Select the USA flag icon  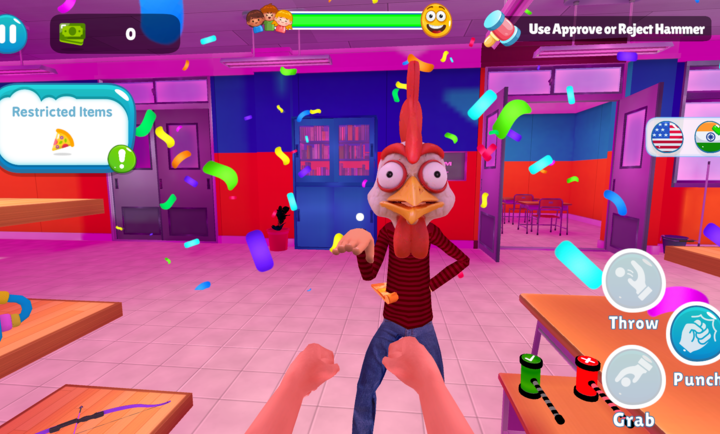(x=667, y=136)
